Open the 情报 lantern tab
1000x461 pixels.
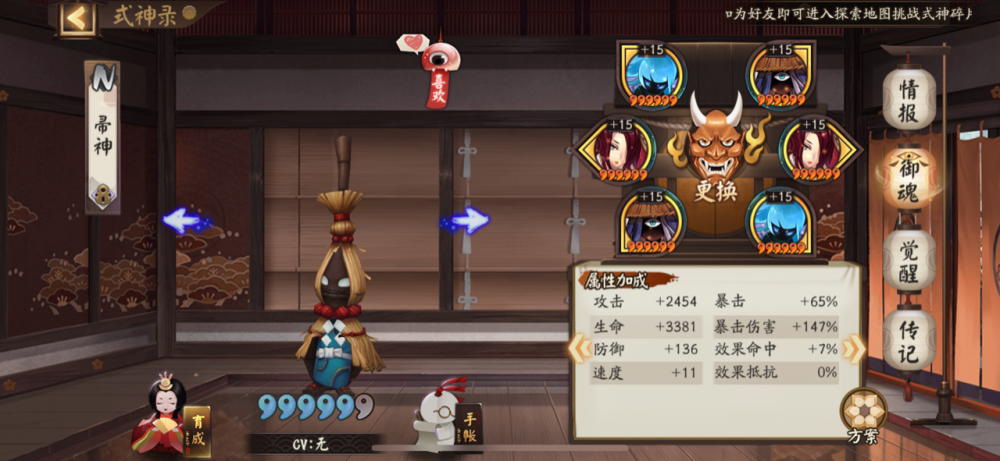[x=908, y=100]
